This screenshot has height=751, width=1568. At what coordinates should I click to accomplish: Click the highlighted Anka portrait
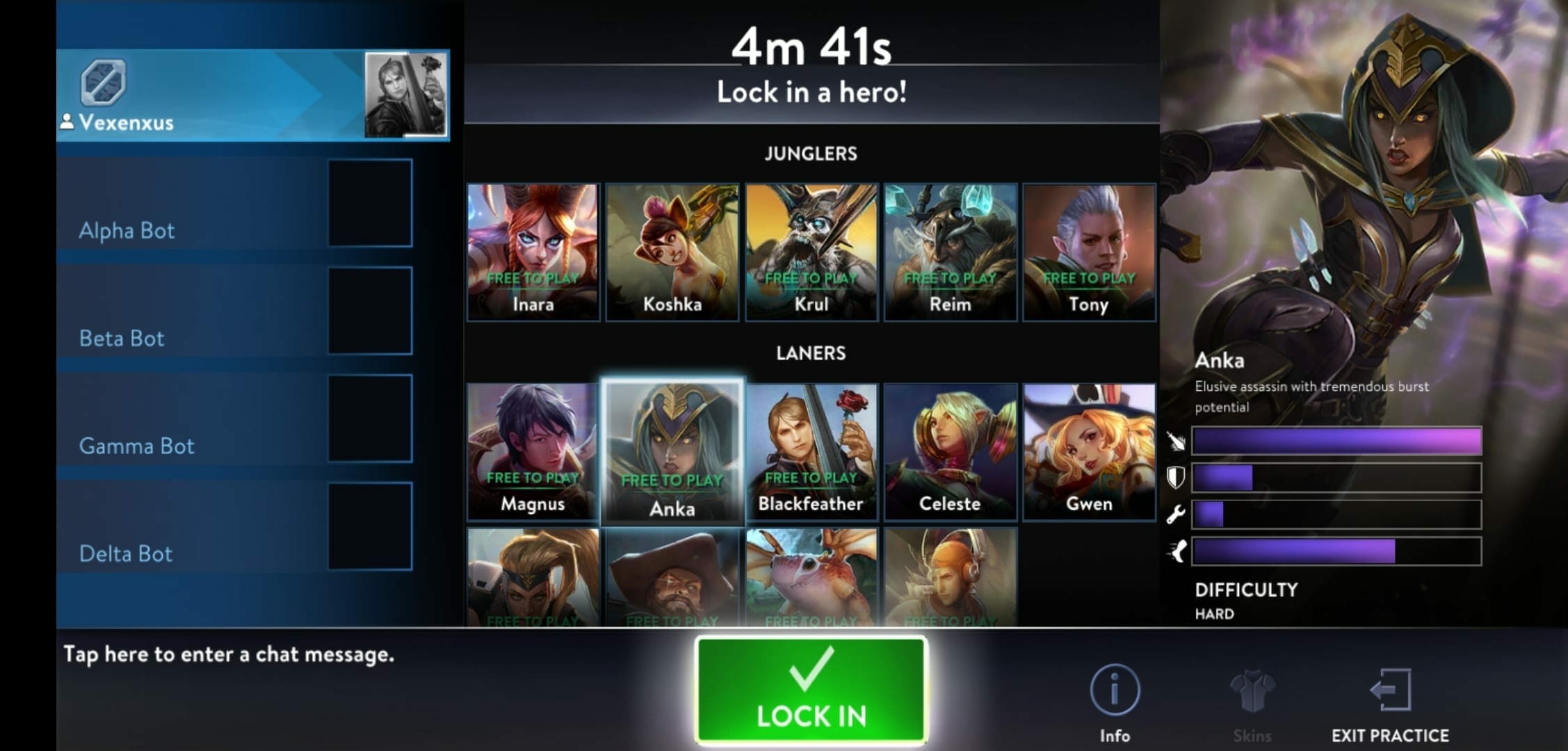(x=672, y=451)
